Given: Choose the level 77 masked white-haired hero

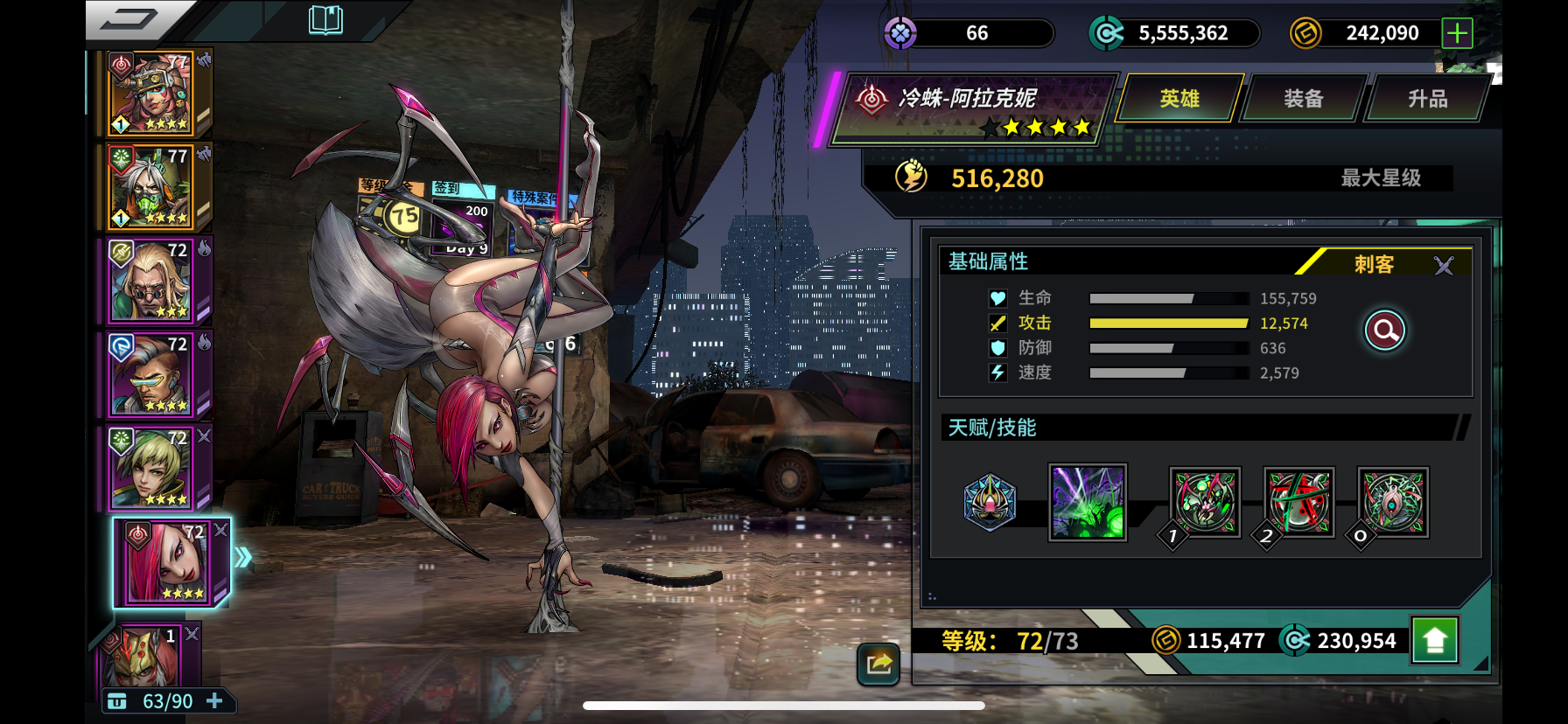Looking at the screenshot, I should pyautogui.click(x=150, y=187).
